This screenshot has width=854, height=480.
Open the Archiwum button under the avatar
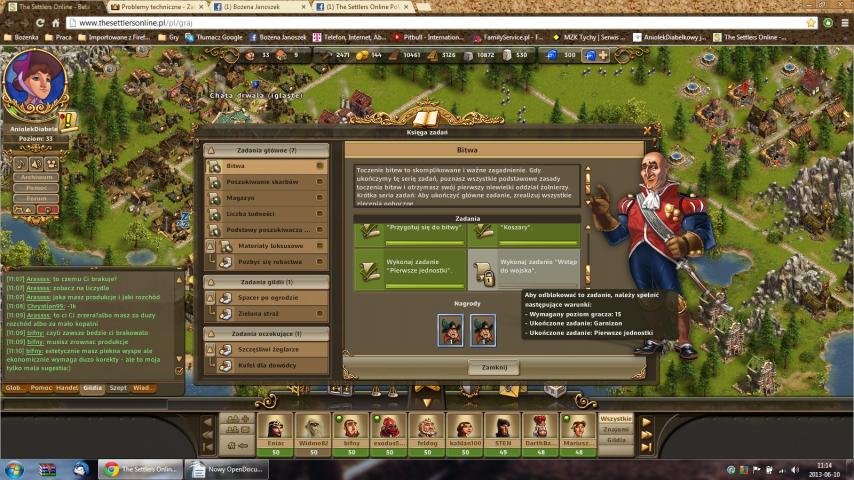37,177
